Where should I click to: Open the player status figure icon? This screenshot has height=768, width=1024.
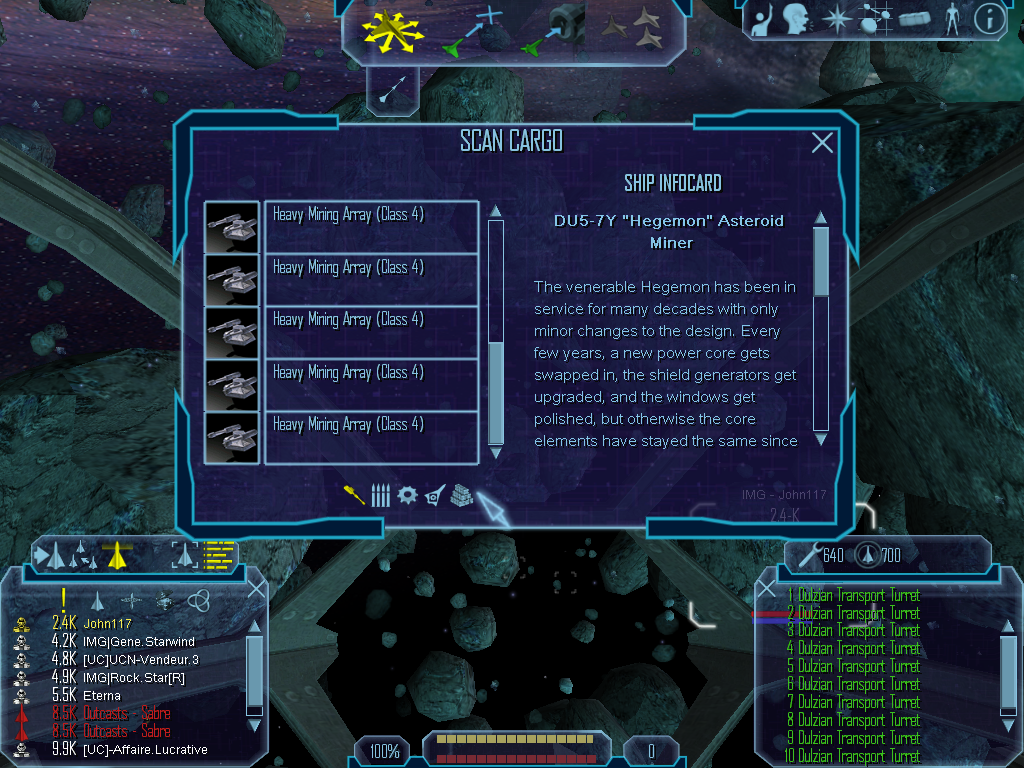tap(952, 19)
